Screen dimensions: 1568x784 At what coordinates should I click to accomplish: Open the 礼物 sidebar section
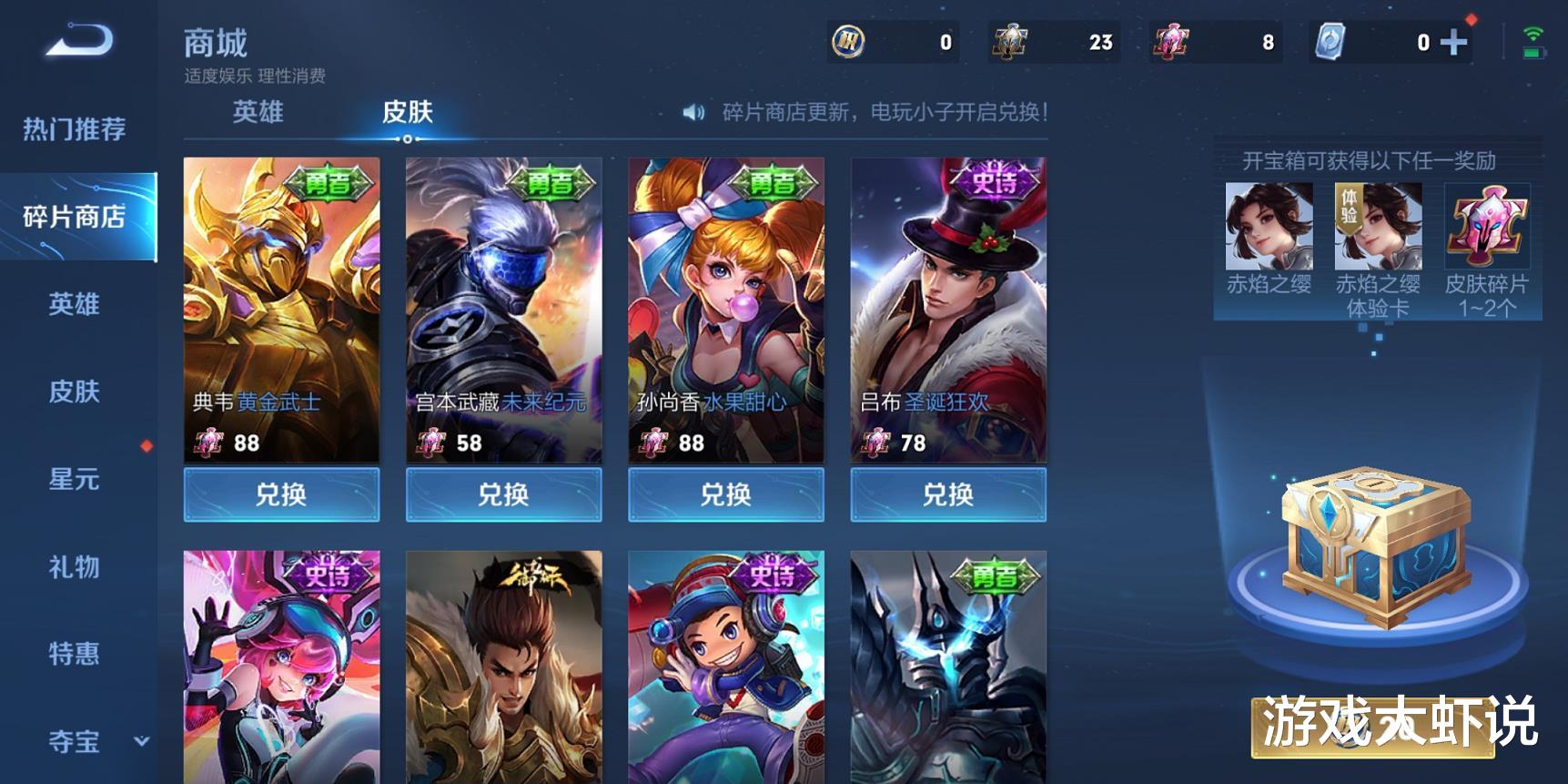(x=73, y=567)
